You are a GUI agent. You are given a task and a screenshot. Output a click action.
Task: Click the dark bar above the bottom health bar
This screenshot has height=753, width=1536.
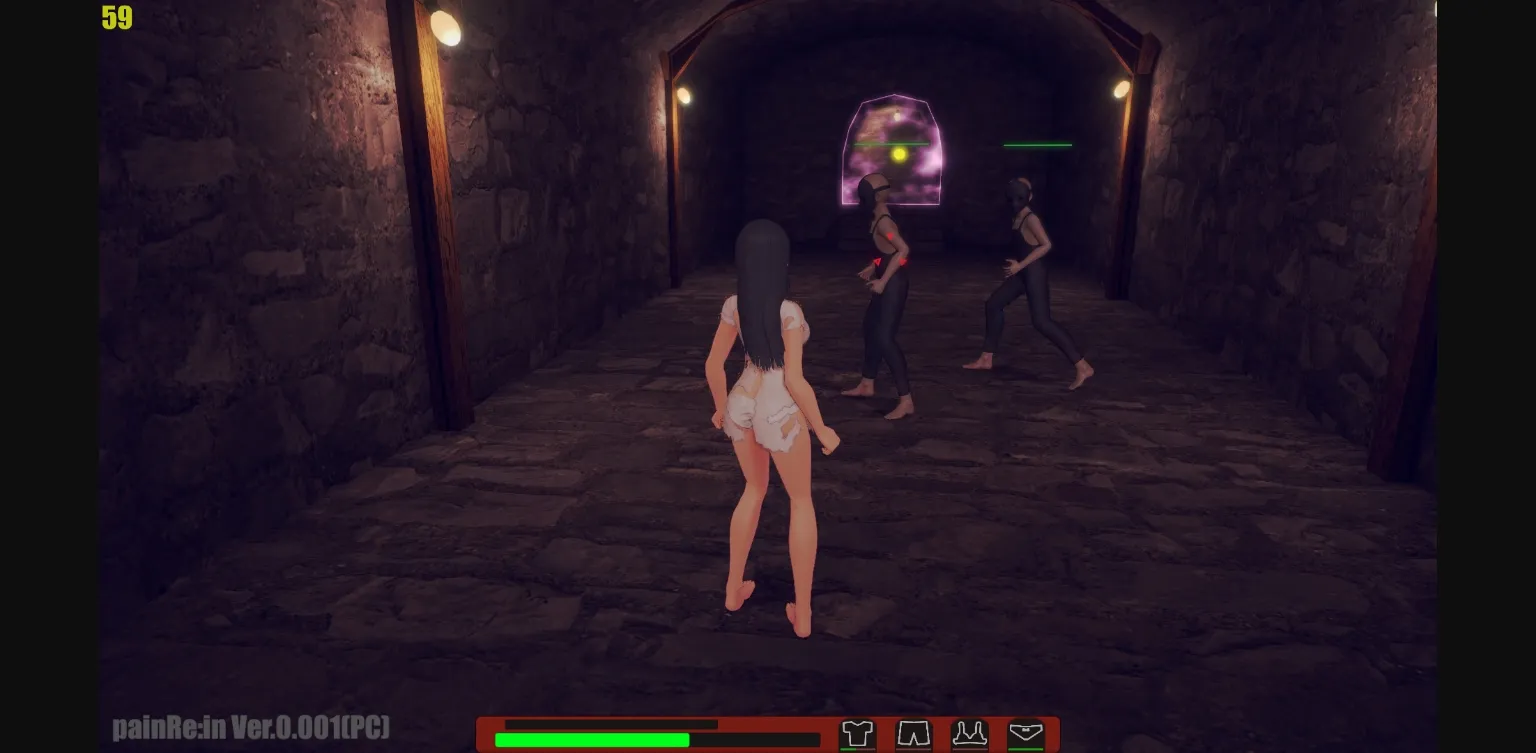610,723
